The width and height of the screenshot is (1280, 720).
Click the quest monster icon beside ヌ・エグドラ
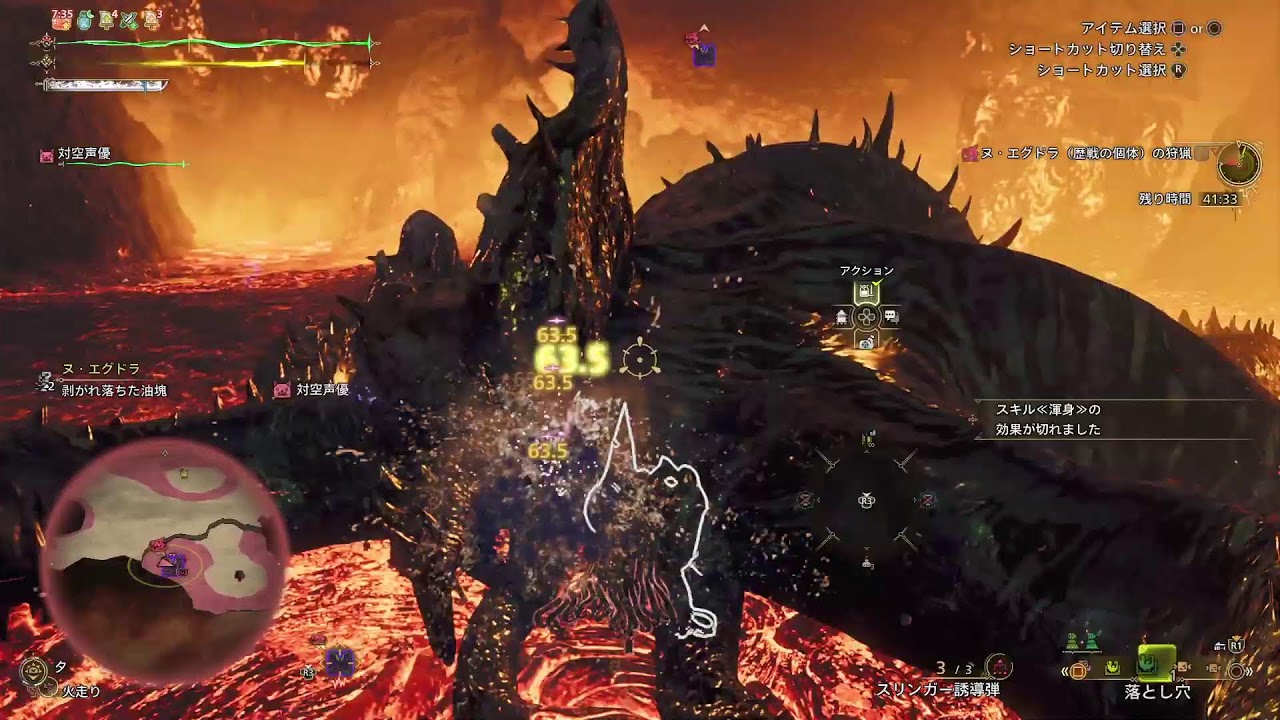969,154
